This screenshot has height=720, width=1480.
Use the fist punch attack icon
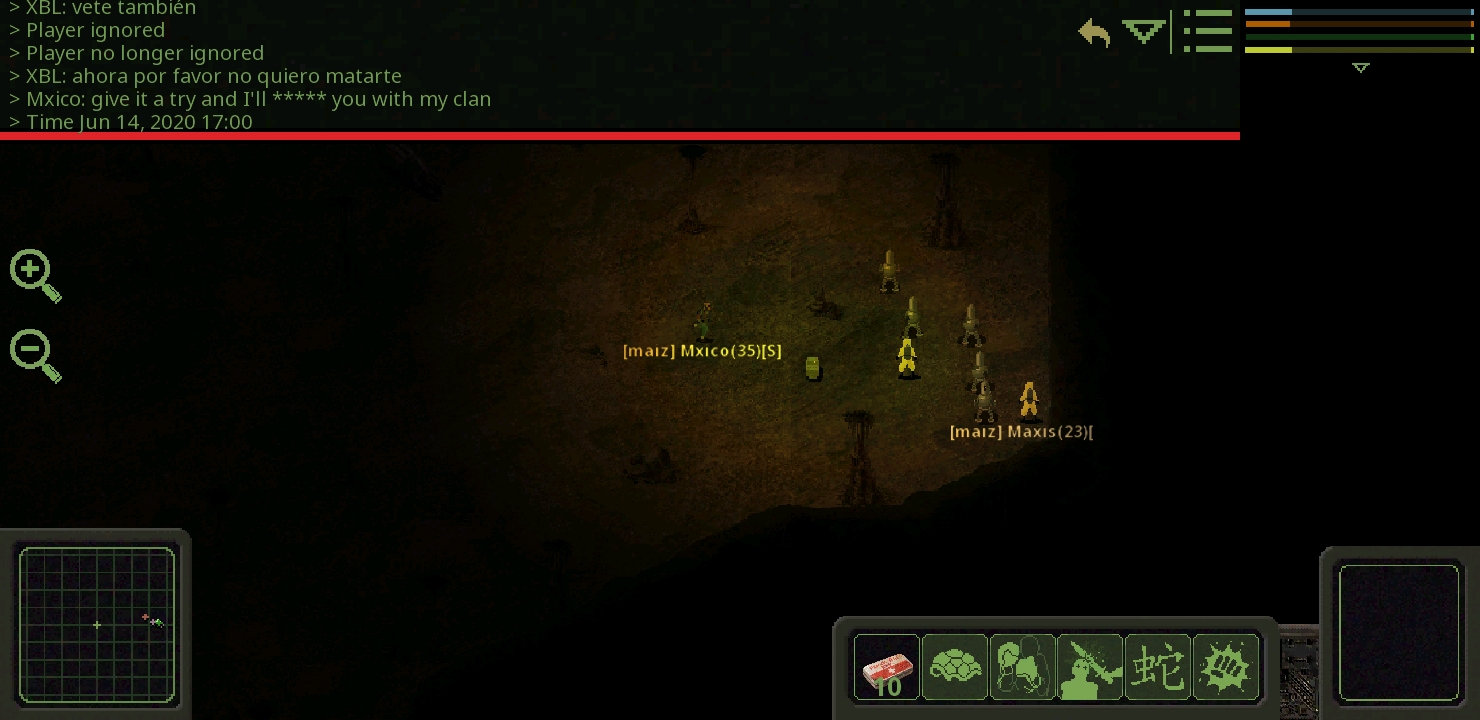click(x=1226, y=667)
